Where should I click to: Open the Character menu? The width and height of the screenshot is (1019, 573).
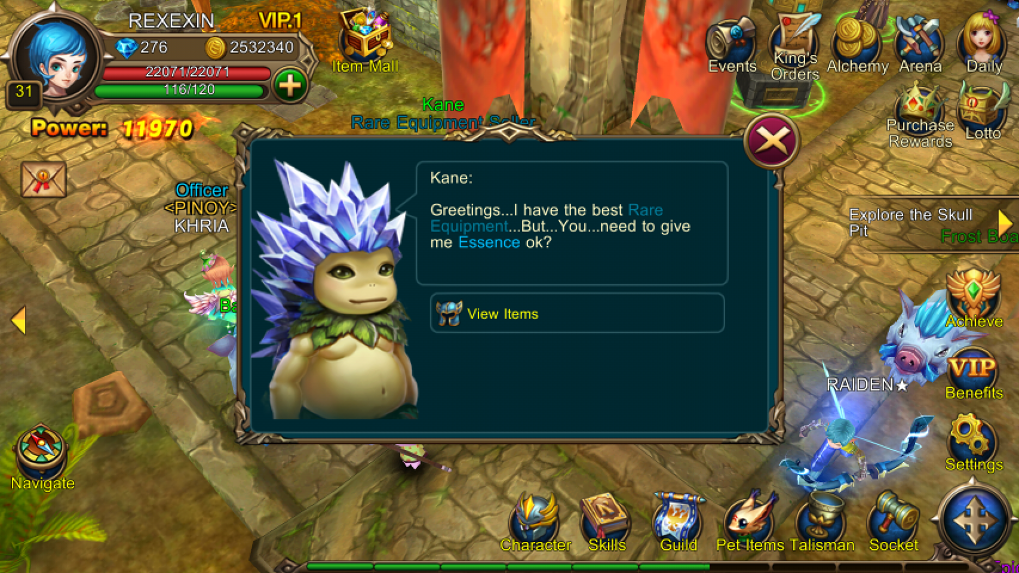[x=535, y=522]
